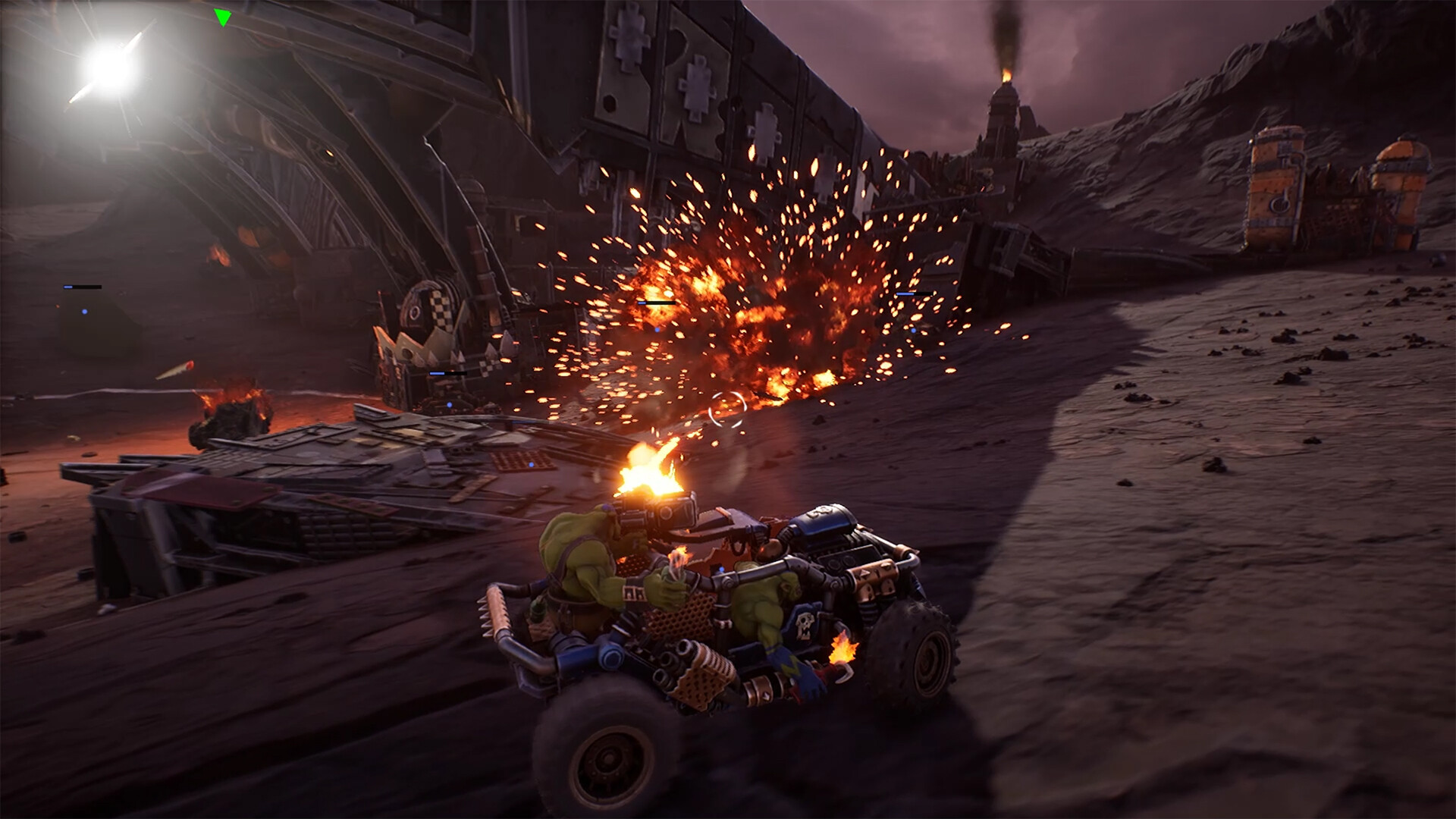
Task: Click the blue dot on the debris wreckage
Action: [531, 464]
